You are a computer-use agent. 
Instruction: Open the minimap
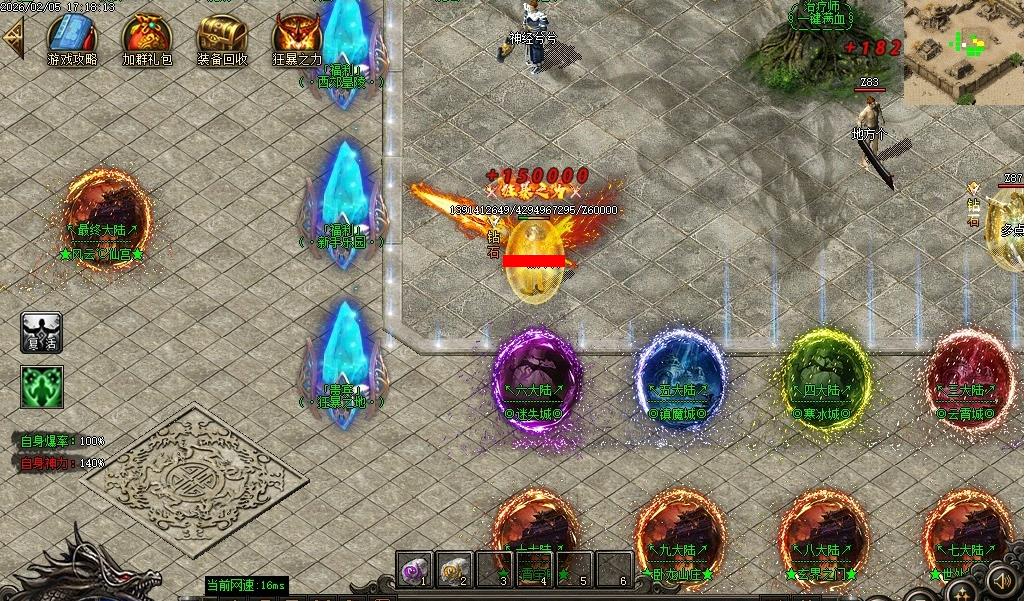pos(963,50)
